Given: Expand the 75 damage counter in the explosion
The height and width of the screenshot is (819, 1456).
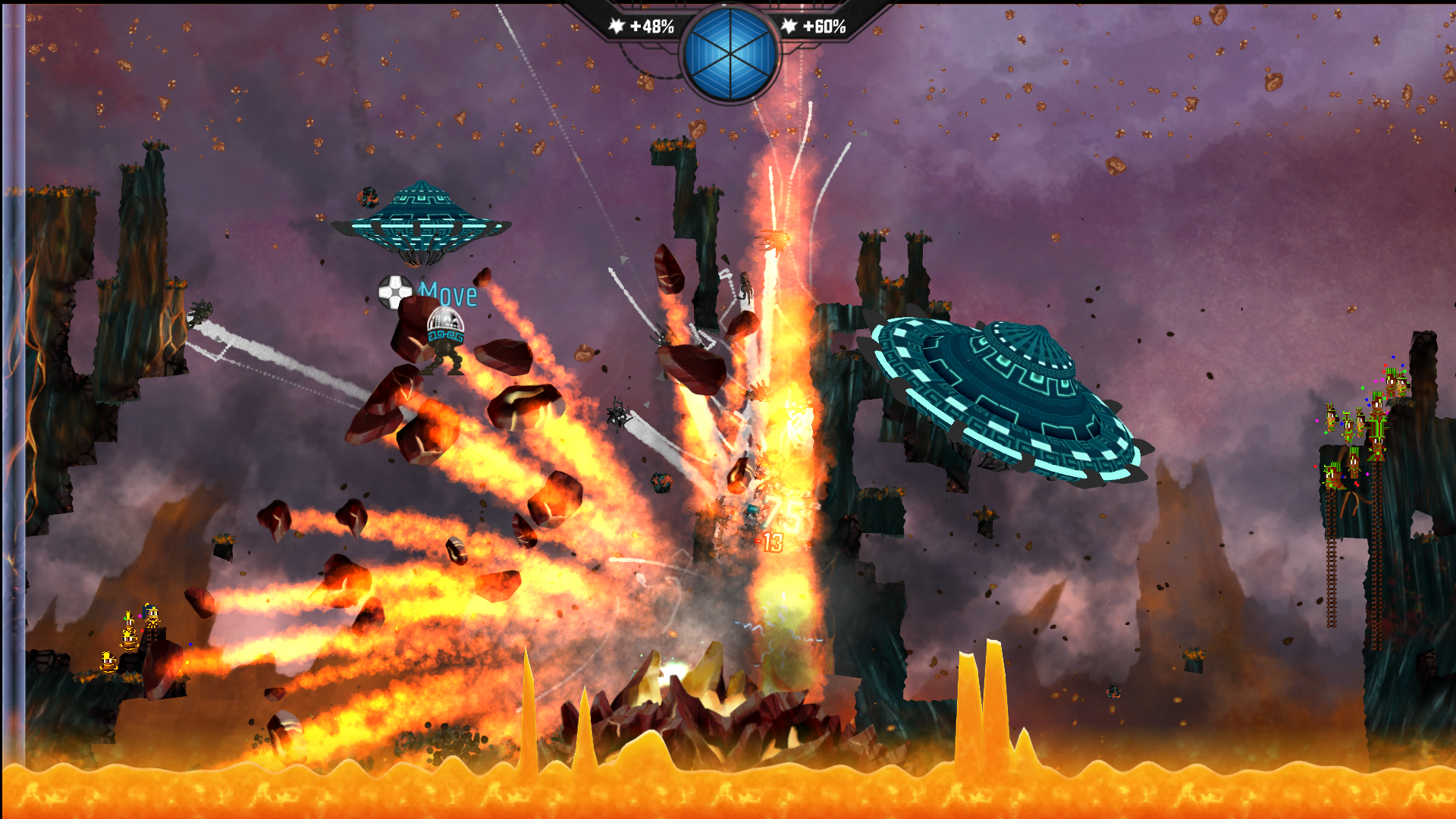Looking at the screenshot, I should click(782, 513).
